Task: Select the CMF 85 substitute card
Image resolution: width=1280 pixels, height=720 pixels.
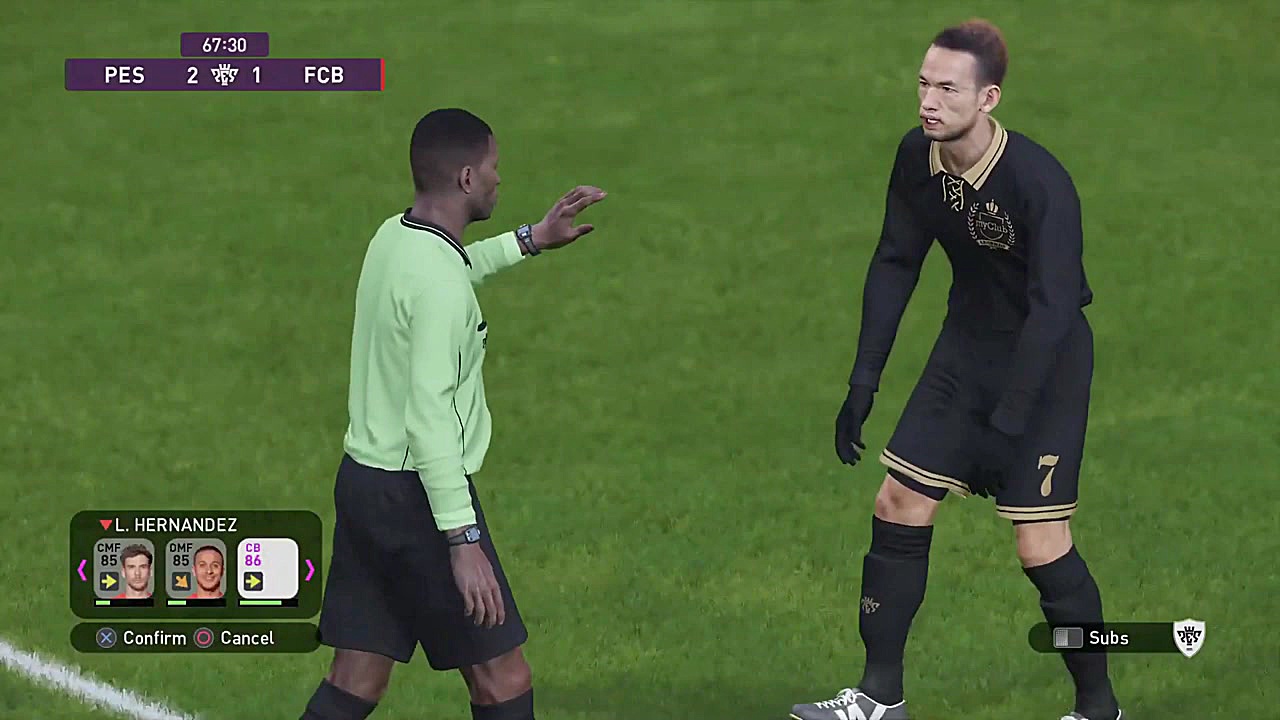Action: pyautogui.click(x=124, y=569)
